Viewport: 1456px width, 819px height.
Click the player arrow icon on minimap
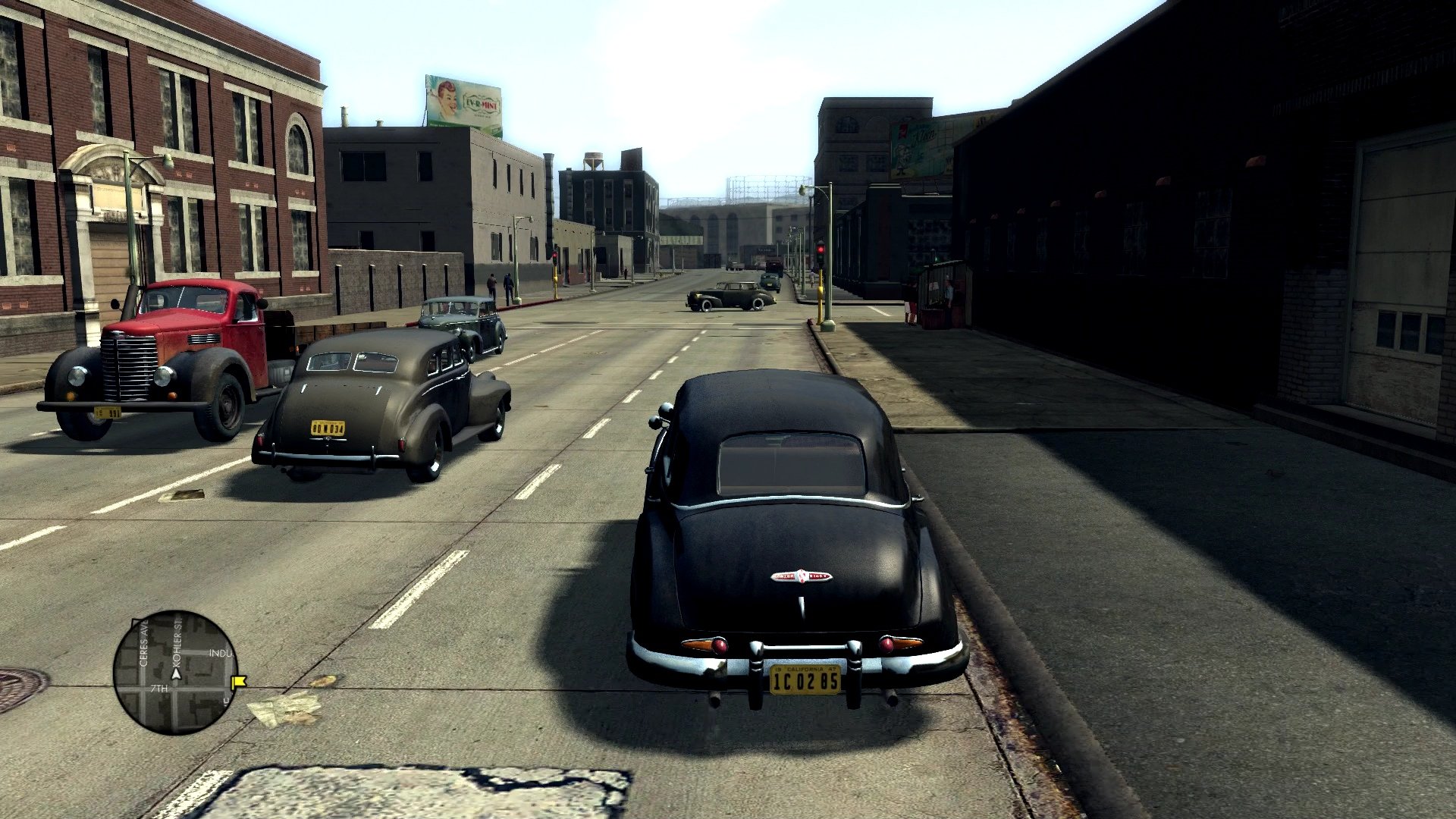coord(176,676)
